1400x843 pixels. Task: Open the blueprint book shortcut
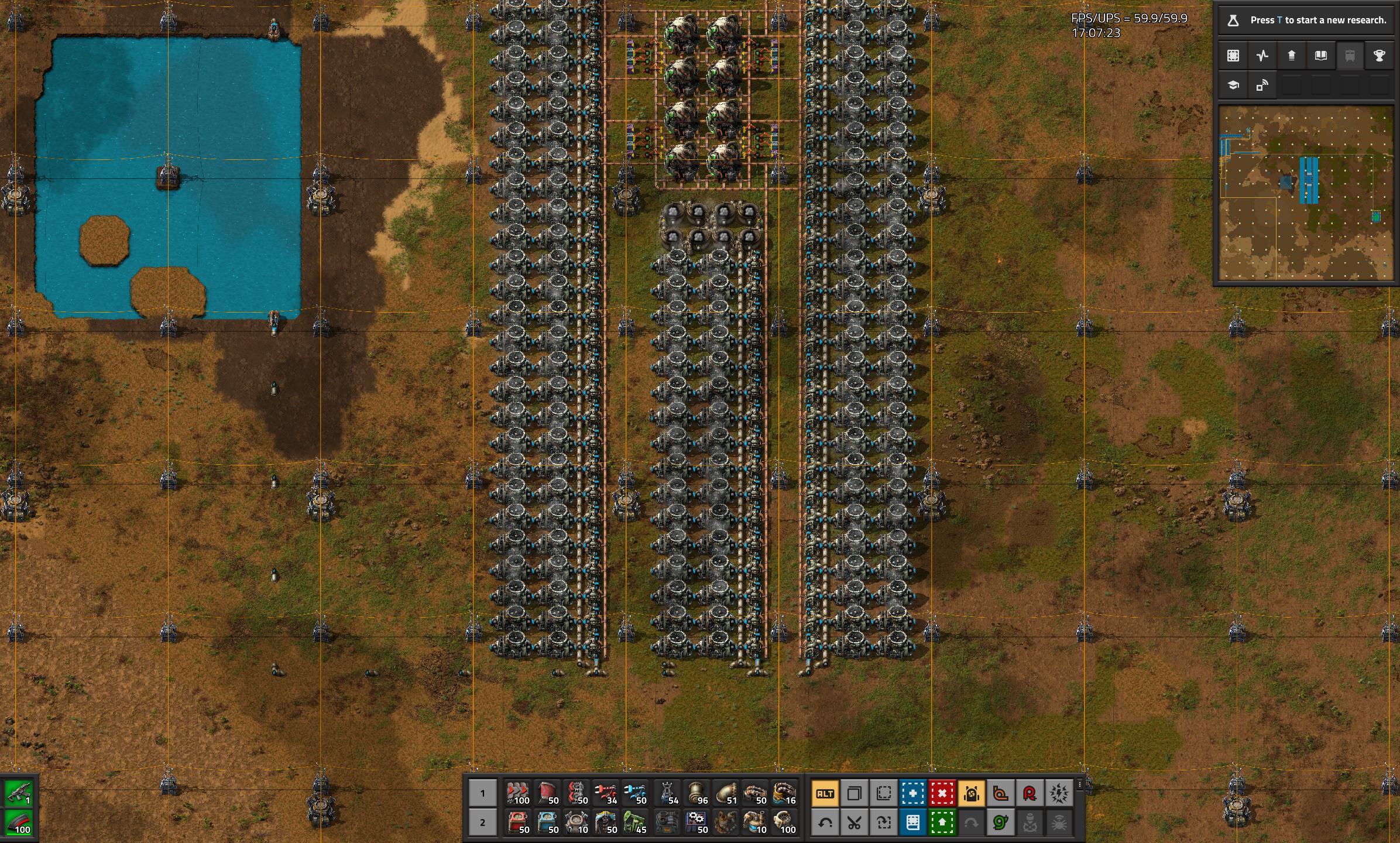coord(912,823)
